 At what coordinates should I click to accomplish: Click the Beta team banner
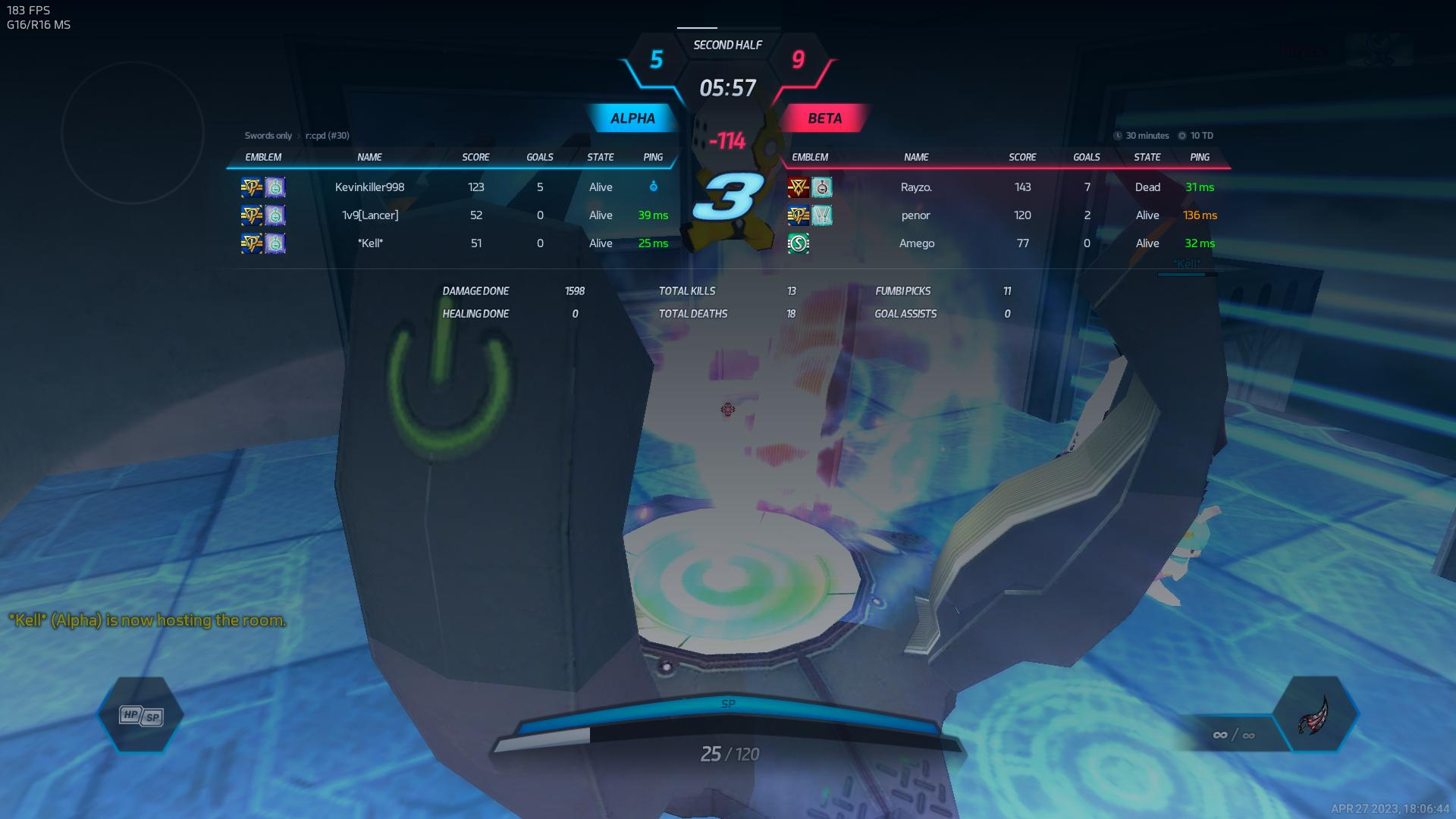pyautogui.click(x=824, y=118)
